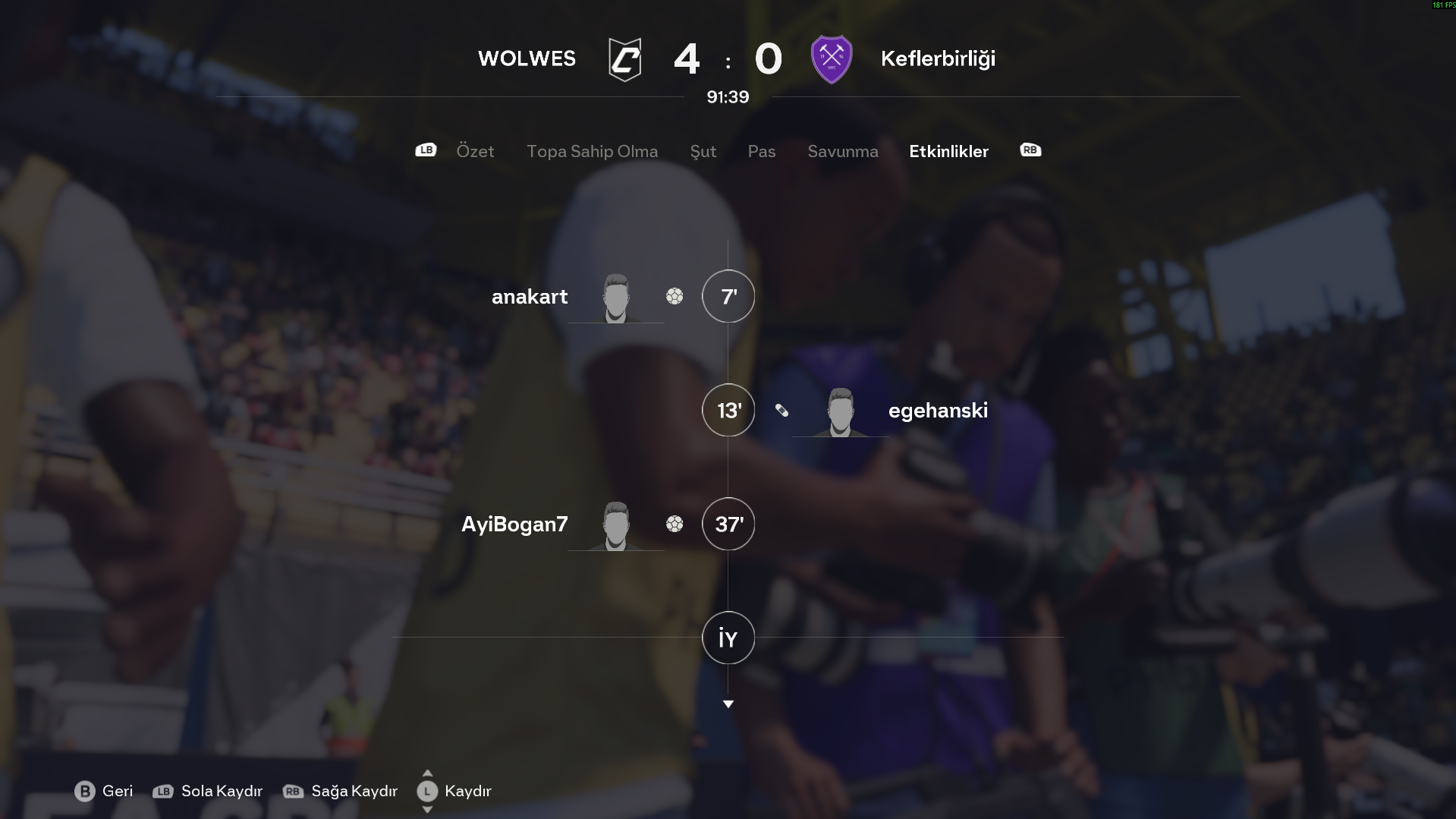Select anakart's 7' goal event
Image resolution: width=1456 pixels, height=819 pixels.
[728, 296]
